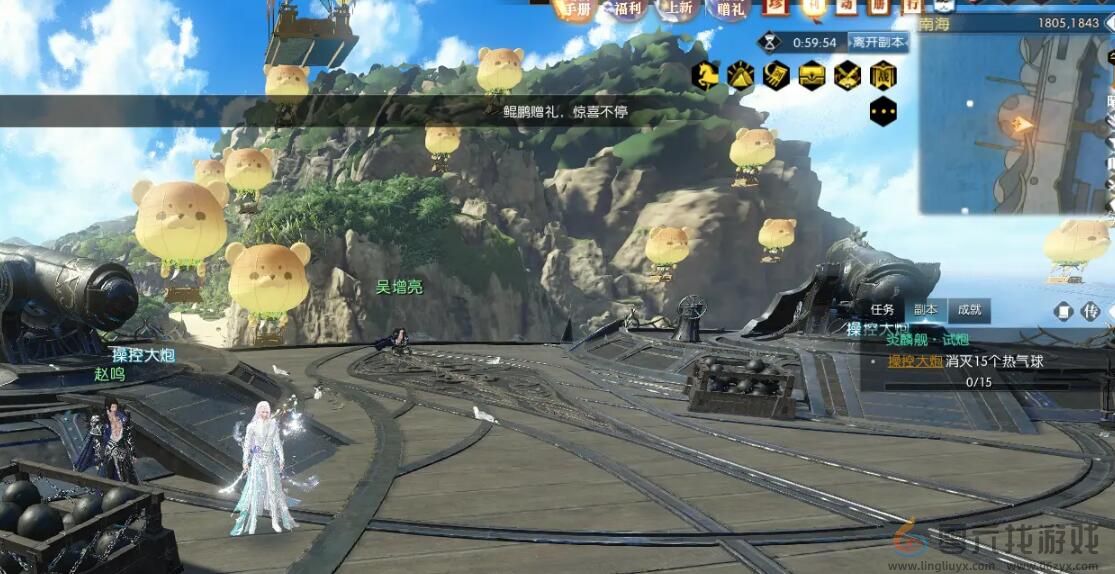Click the mountain camp hexagon icon
The image size is (1115, 574).
[740, 75]
